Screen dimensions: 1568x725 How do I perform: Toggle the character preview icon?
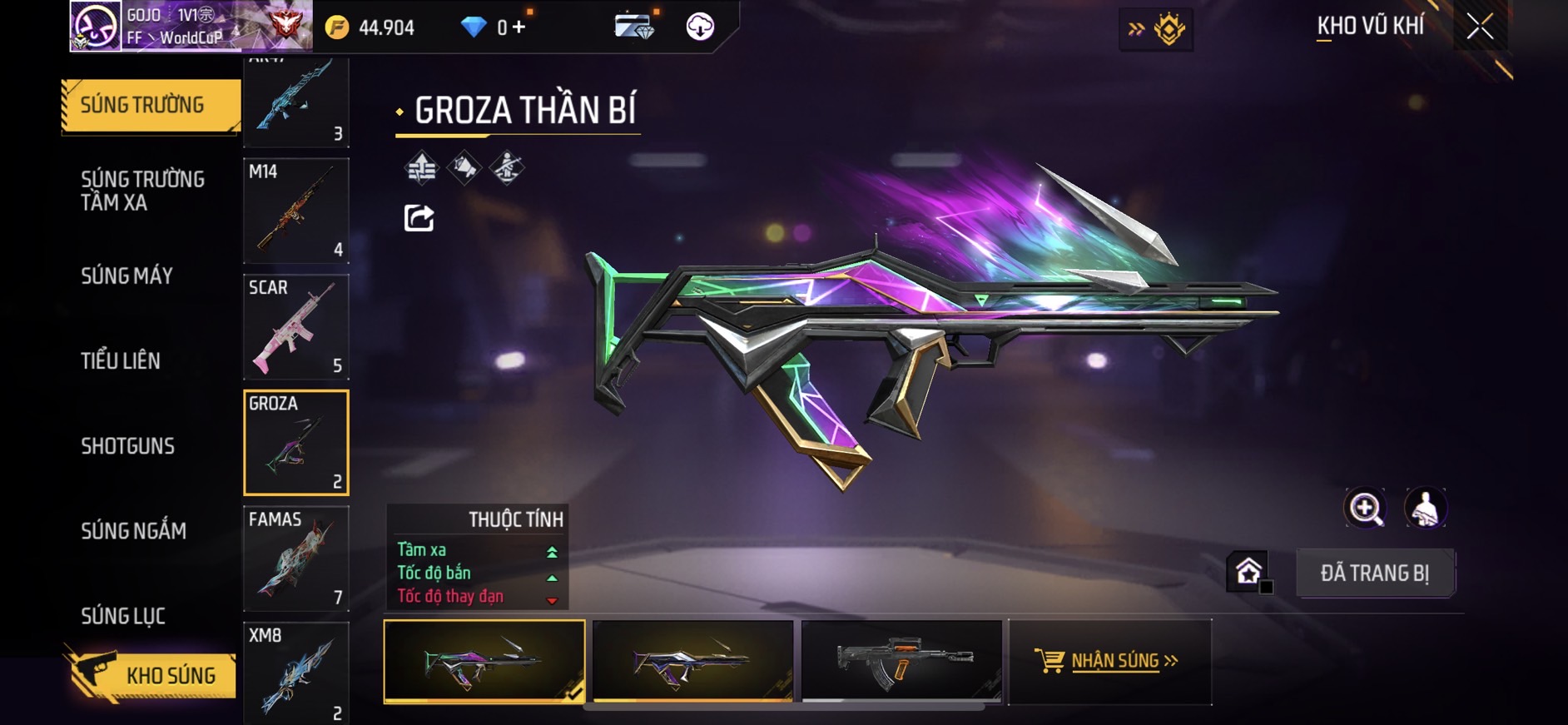(x=1426, y=508)
